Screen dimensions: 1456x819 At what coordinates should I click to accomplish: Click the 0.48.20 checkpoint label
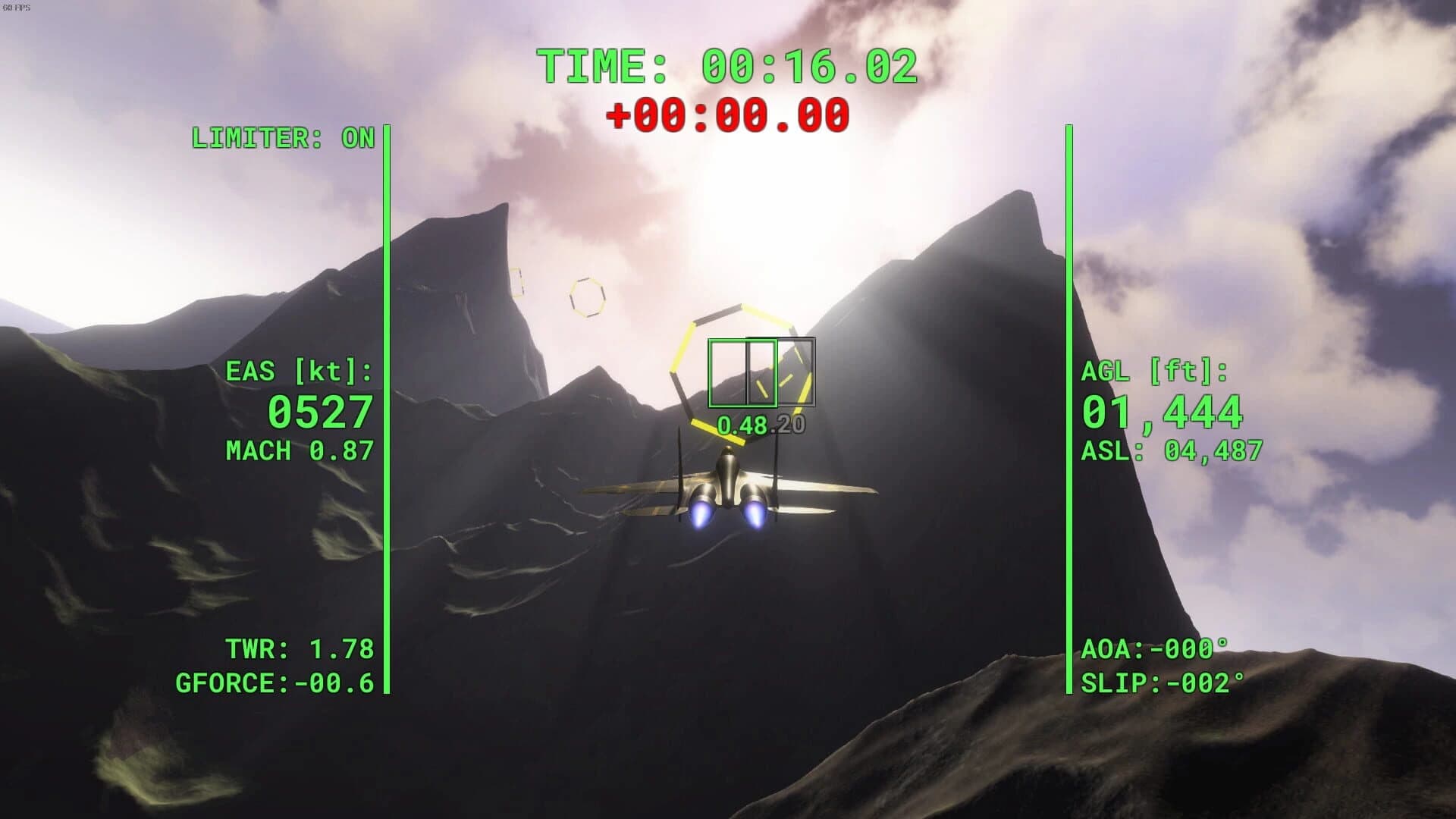point(761,425)
